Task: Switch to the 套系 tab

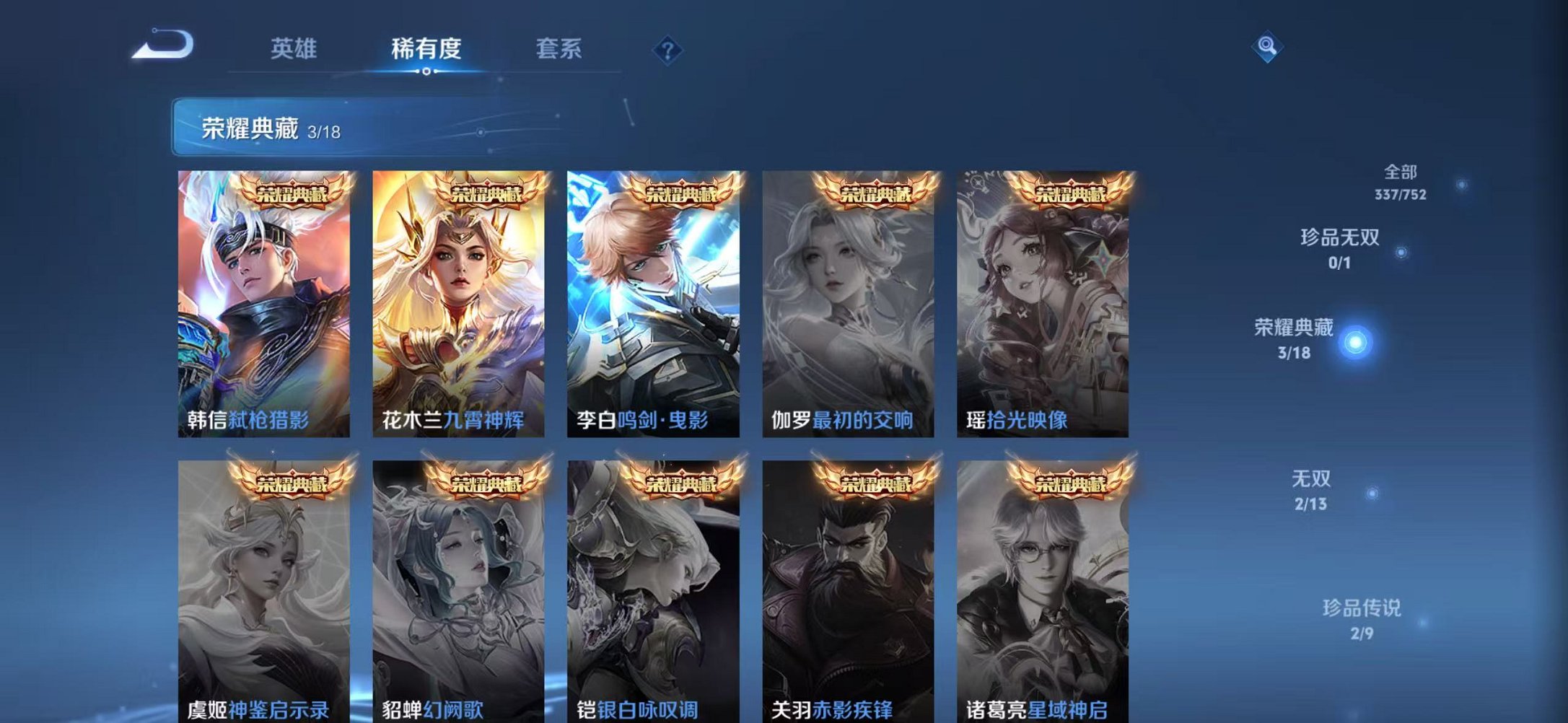Action: coord(559,49)
